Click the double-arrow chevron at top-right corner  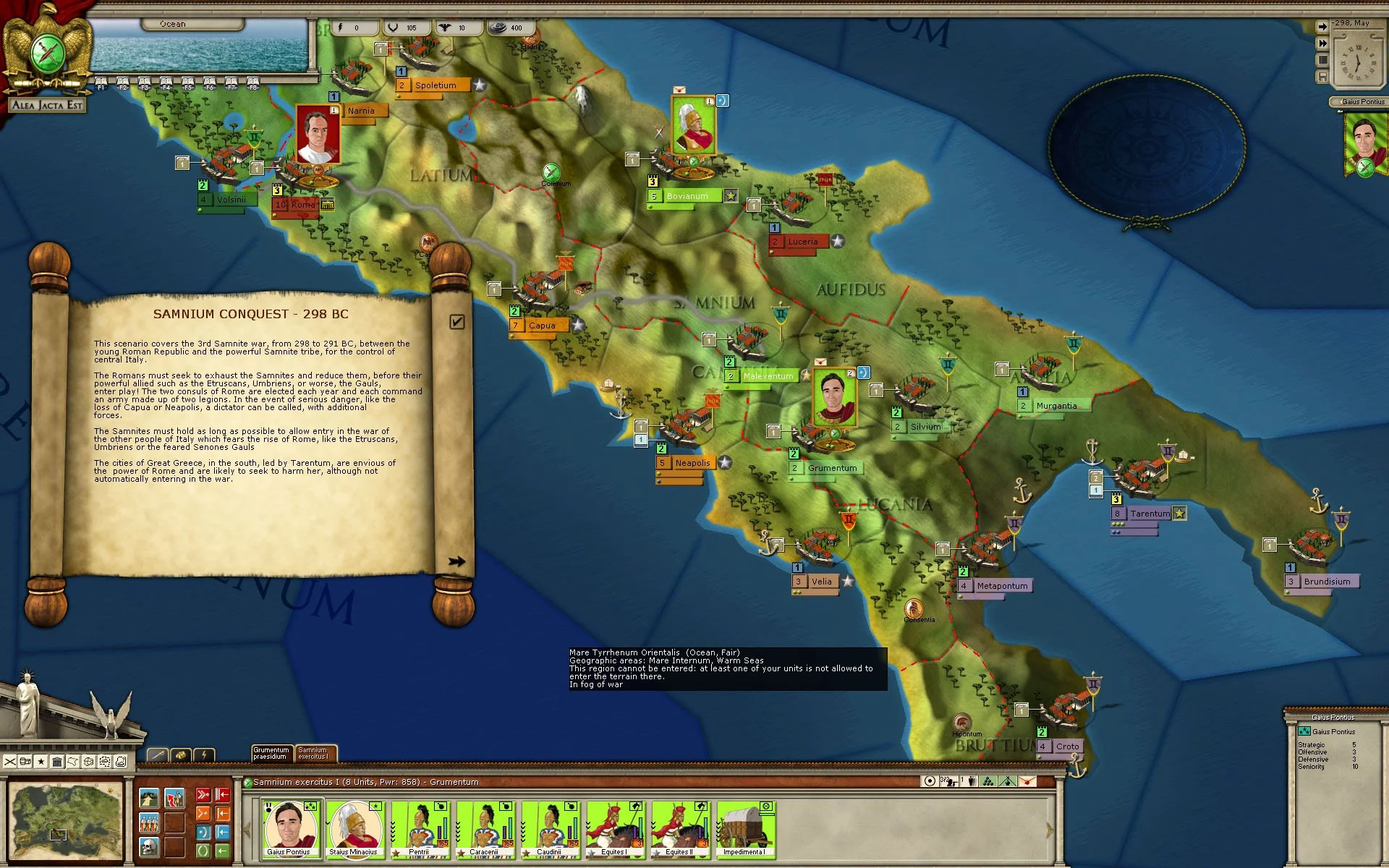tap(1322, 43)
